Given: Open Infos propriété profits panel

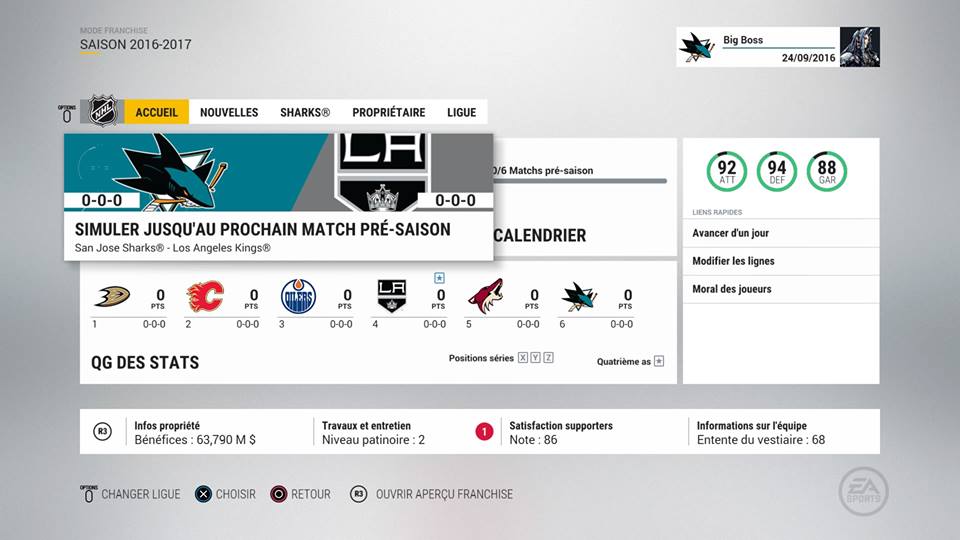Looking at the screenshot, I should [195, 432].
